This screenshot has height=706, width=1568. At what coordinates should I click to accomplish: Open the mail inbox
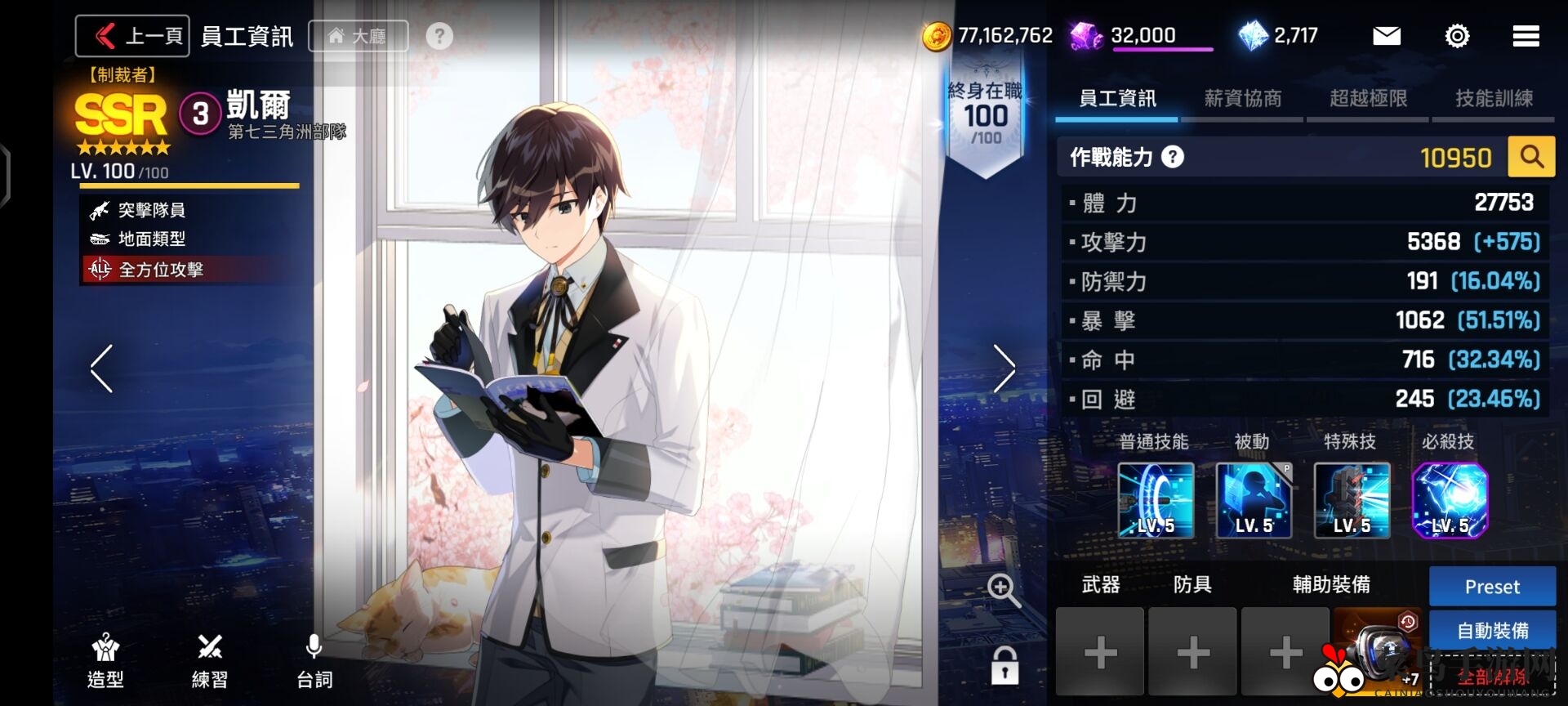[x=1386, y=36]
